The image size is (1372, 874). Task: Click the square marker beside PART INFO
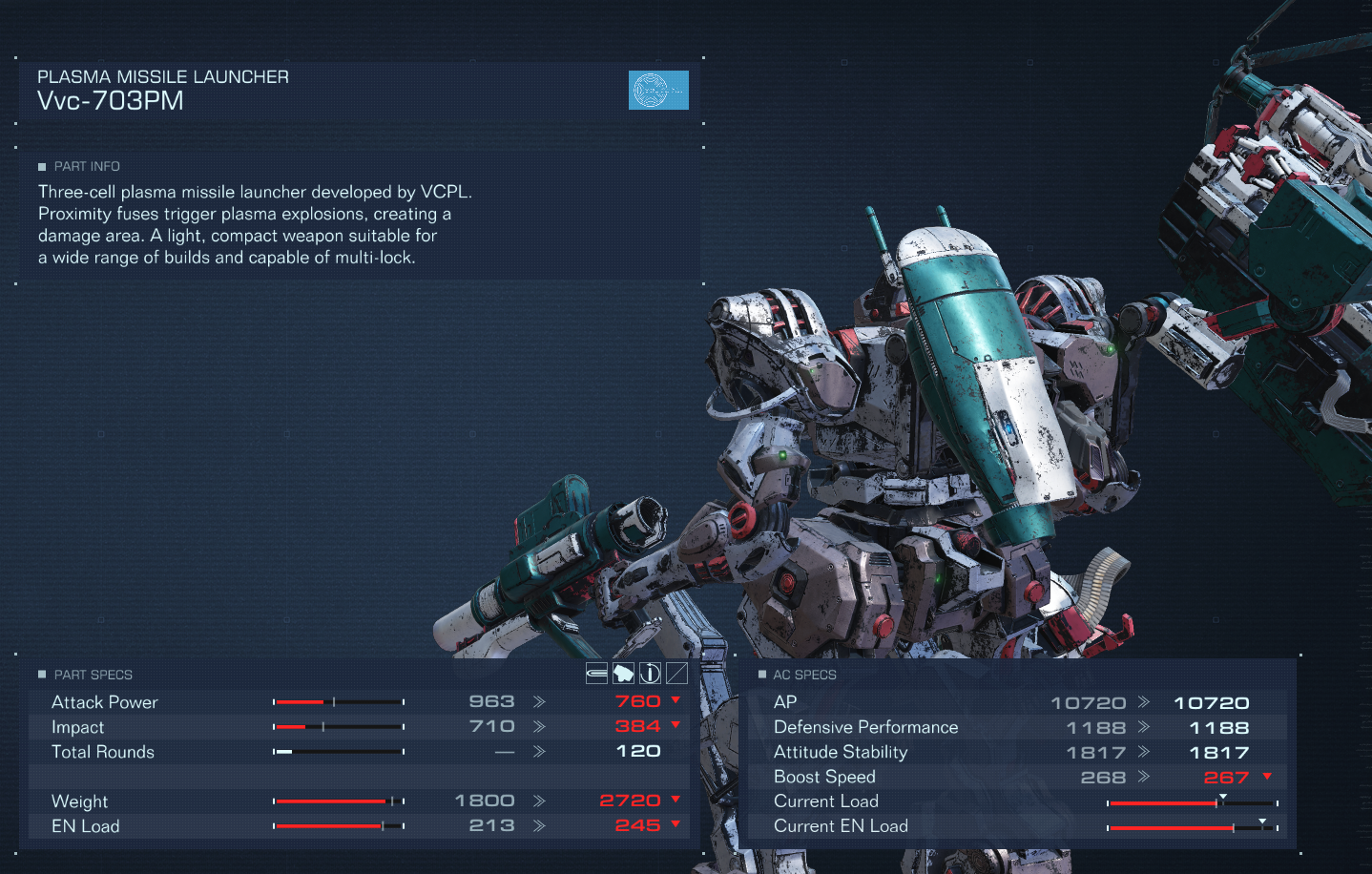click(x=41, y=166)
